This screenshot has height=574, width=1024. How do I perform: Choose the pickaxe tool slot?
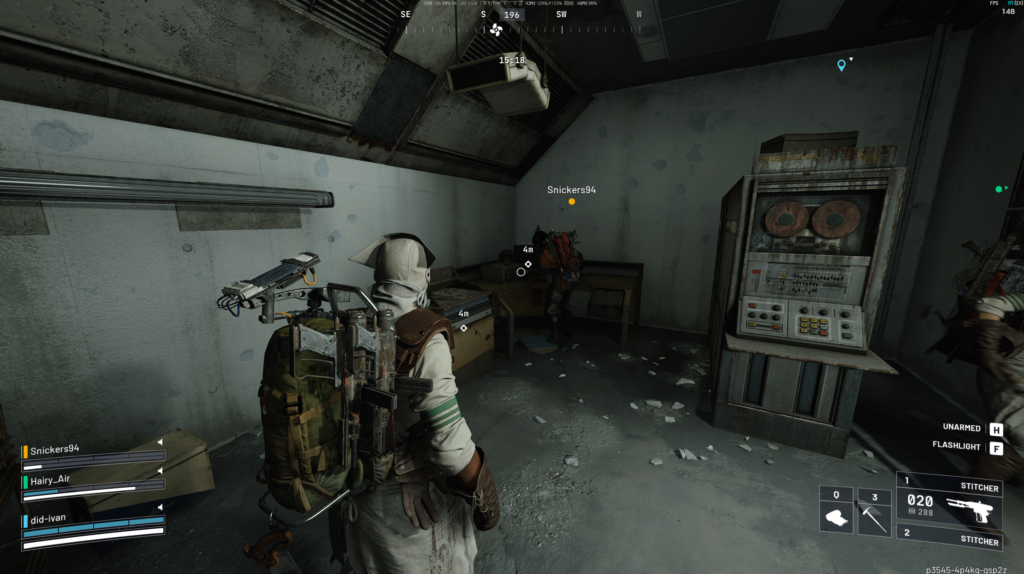[874, 513]
